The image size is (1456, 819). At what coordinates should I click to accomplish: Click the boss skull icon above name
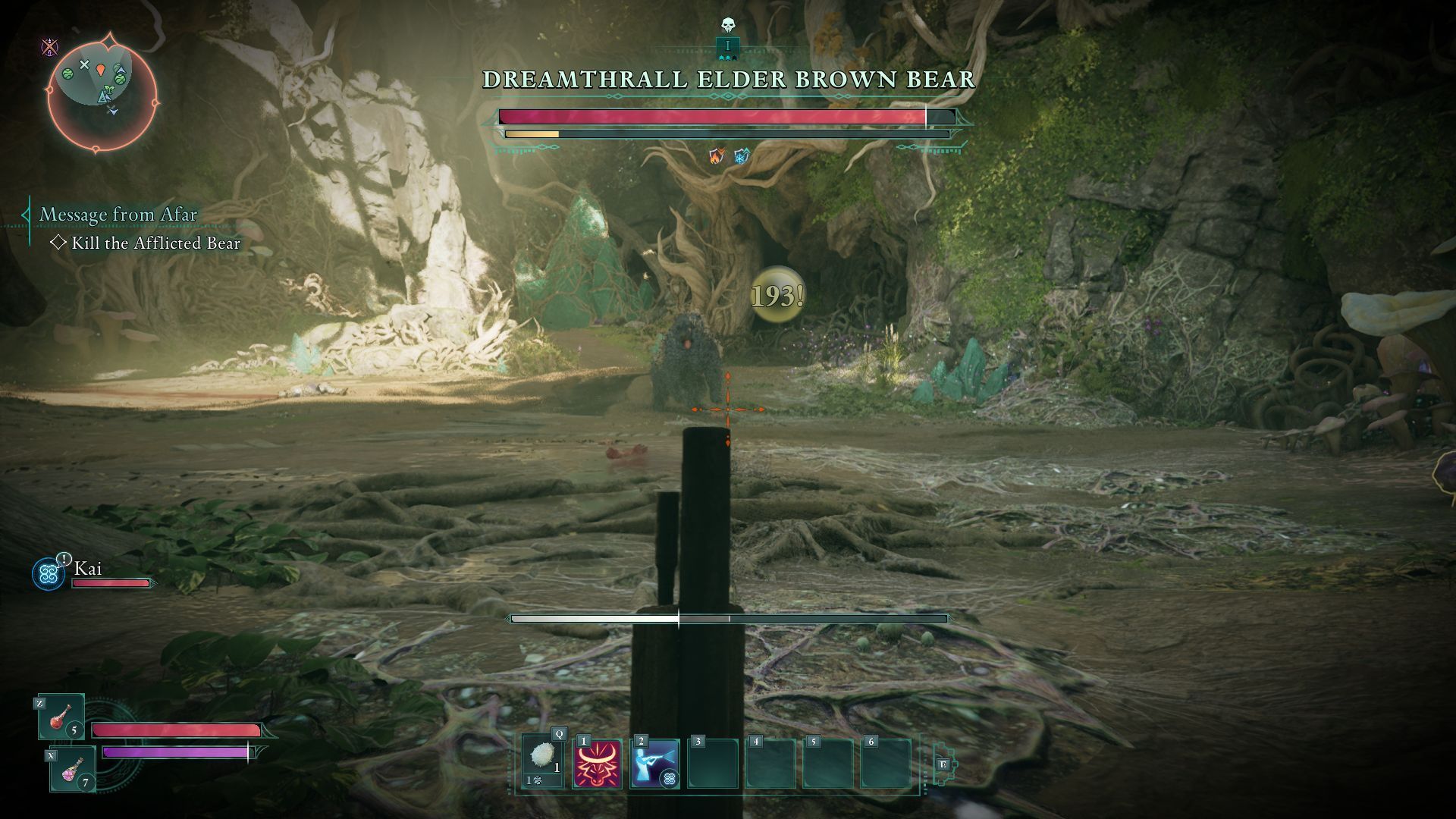[728, 26]
